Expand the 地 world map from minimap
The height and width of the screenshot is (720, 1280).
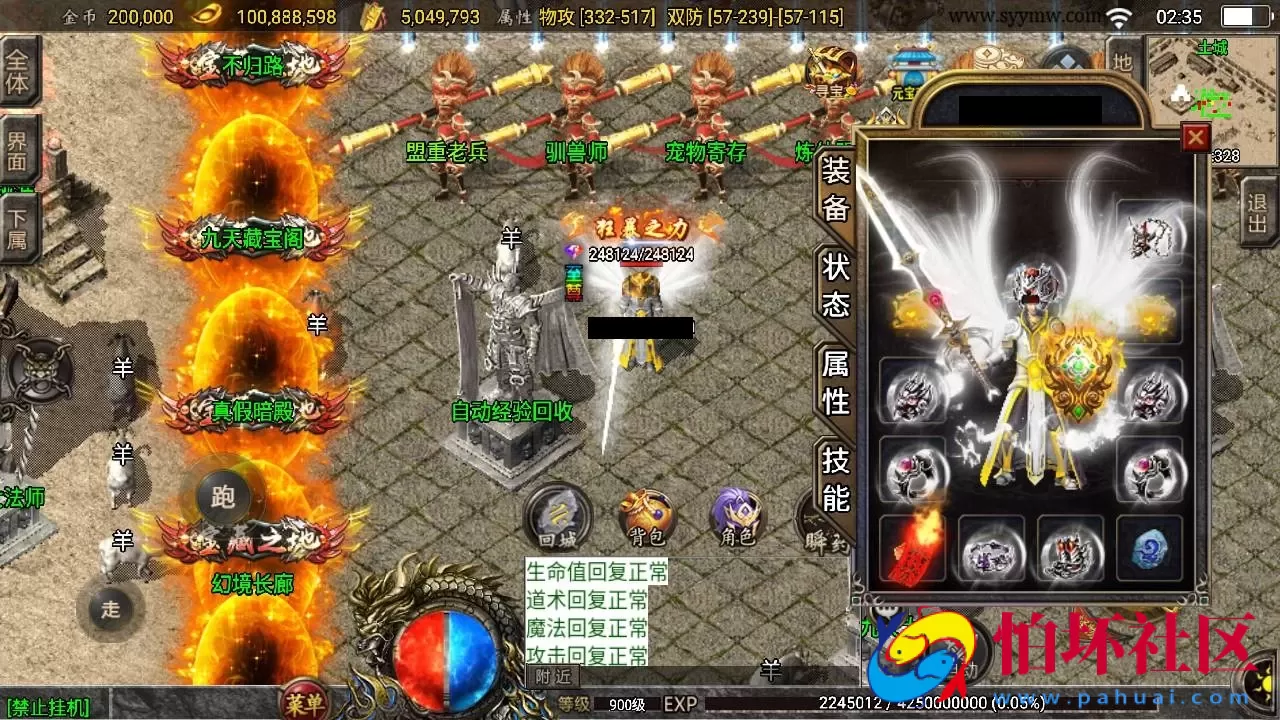[x=1125, y=58]
